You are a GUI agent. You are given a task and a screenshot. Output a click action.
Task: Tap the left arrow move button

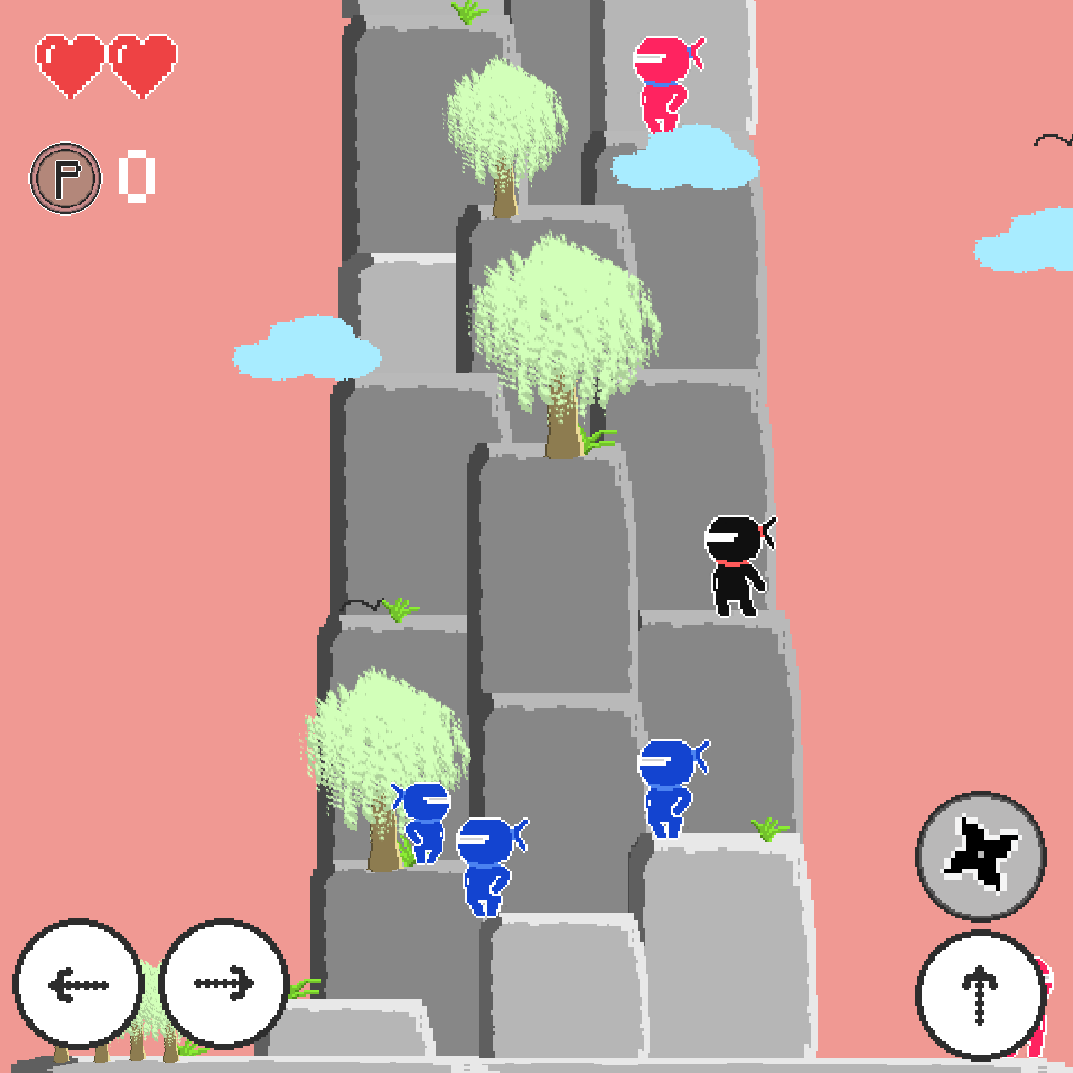click(x=78, y=984)
